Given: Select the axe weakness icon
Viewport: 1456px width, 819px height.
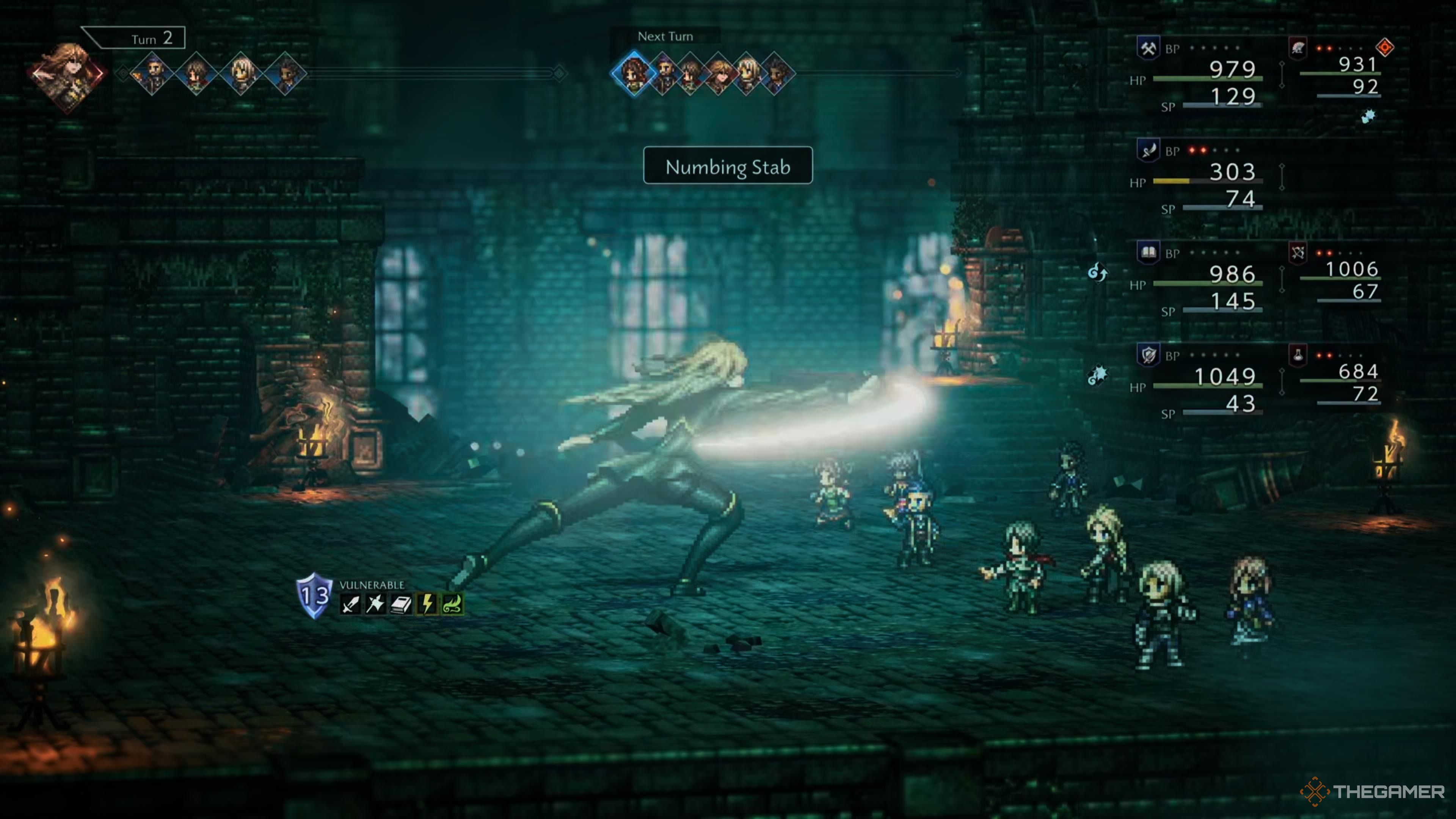Looking at the screenshot, I should (x=375, y=604).
